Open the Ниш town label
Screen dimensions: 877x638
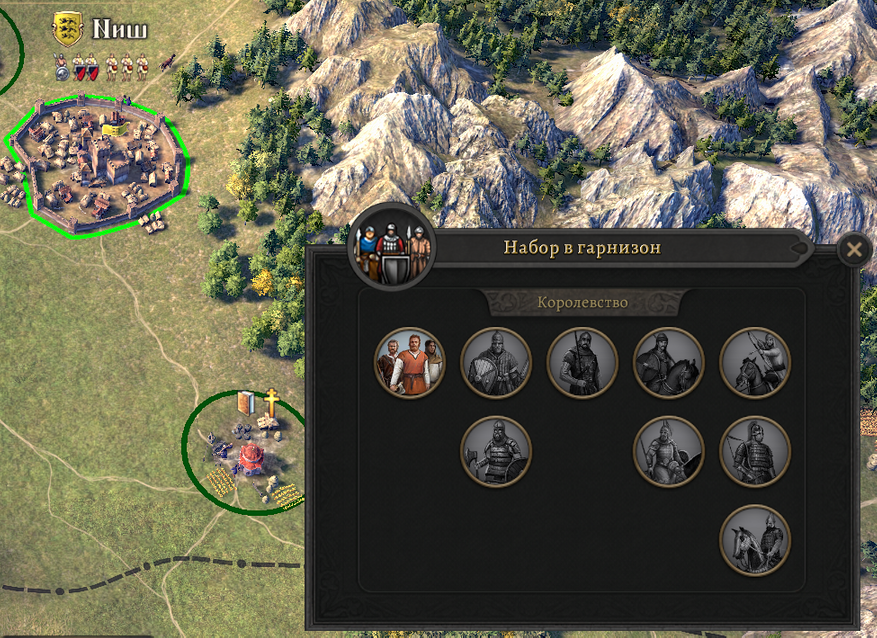pyautogui.click(x=119, y=29)
